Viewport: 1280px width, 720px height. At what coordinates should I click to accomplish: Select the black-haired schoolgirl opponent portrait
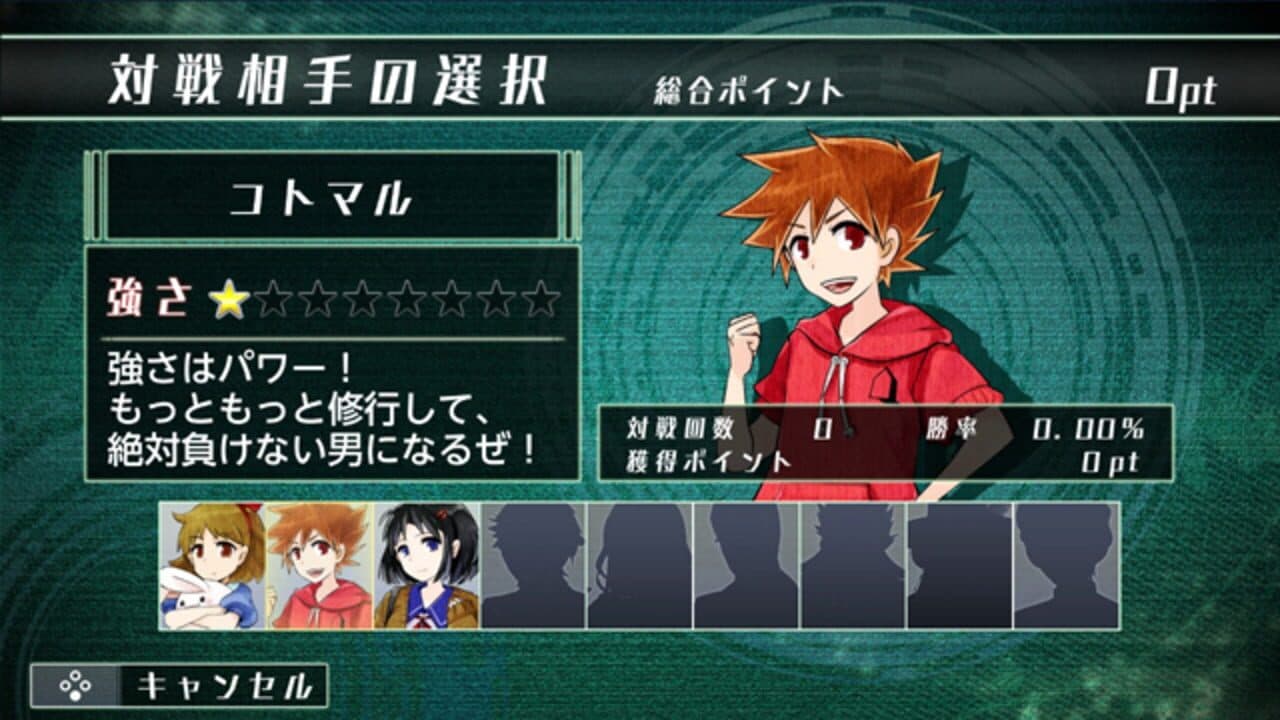click(x=422, y=565)
